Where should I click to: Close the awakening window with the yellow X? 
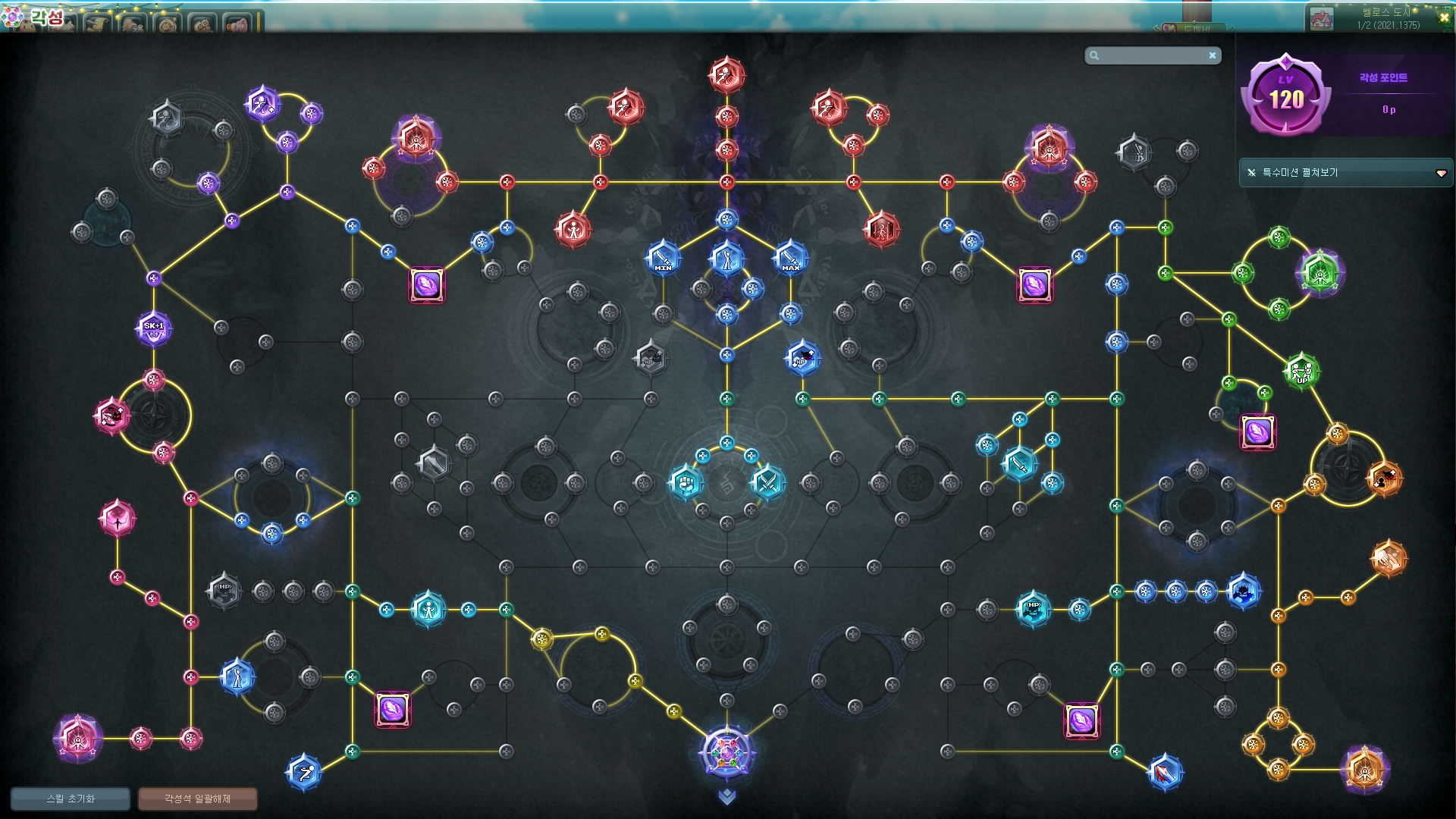[1444, 17]
